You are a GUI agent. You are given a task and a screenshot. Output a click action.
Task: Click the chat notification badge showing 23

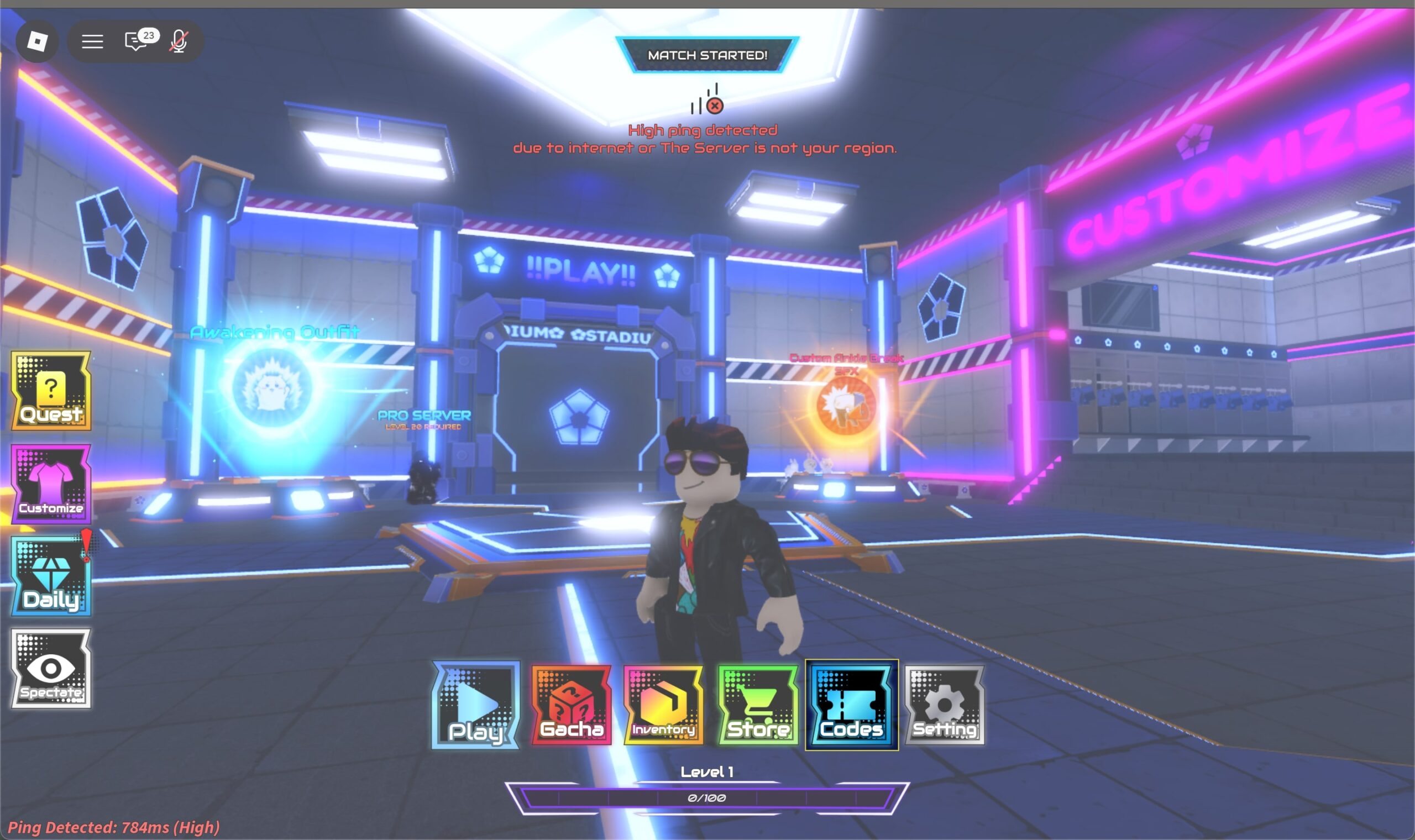point(148,35)
